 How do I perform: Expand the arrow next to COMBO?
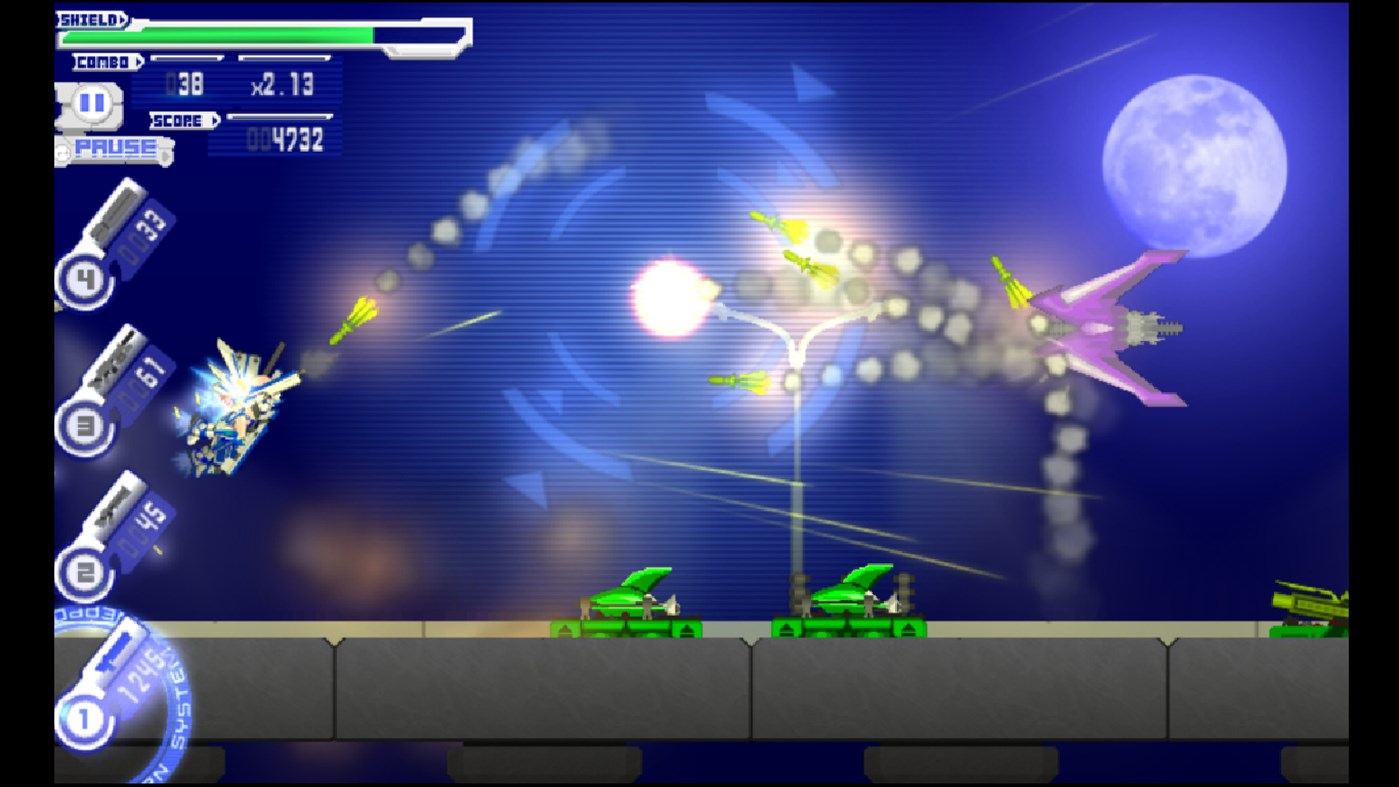point(140,60)
